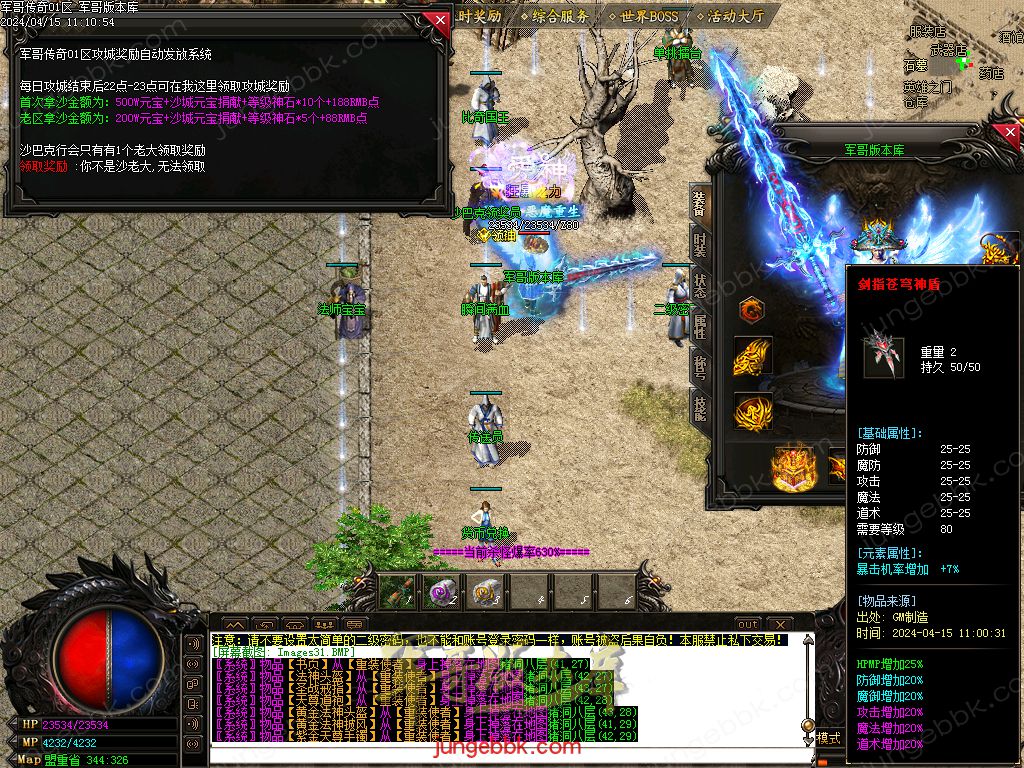Switch to the 技能 skills tab

pyautogui.click(x=700, y=406)
